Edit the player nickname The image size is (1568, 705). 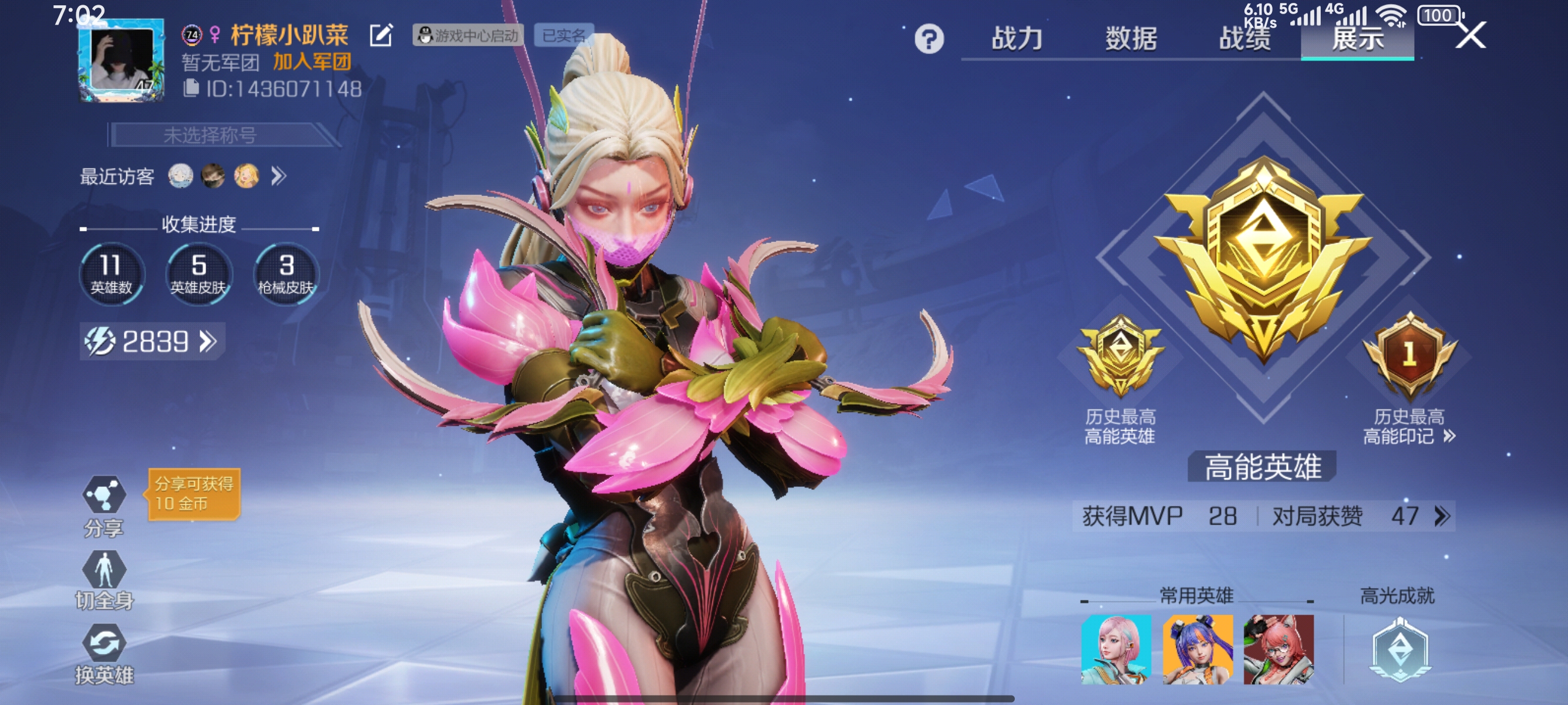(382, 35)
